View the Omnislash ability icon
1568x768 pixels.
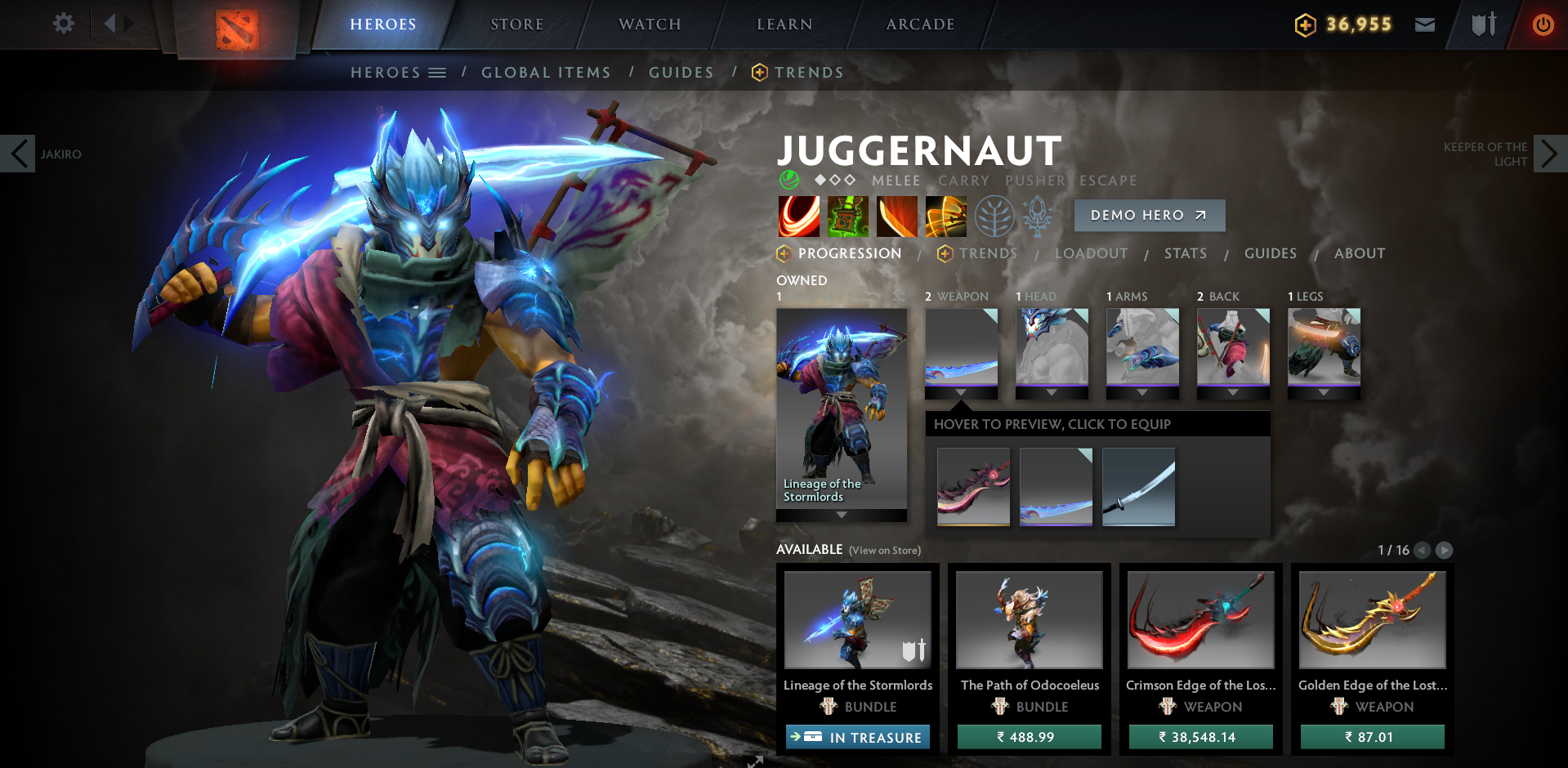pos(945,216)
